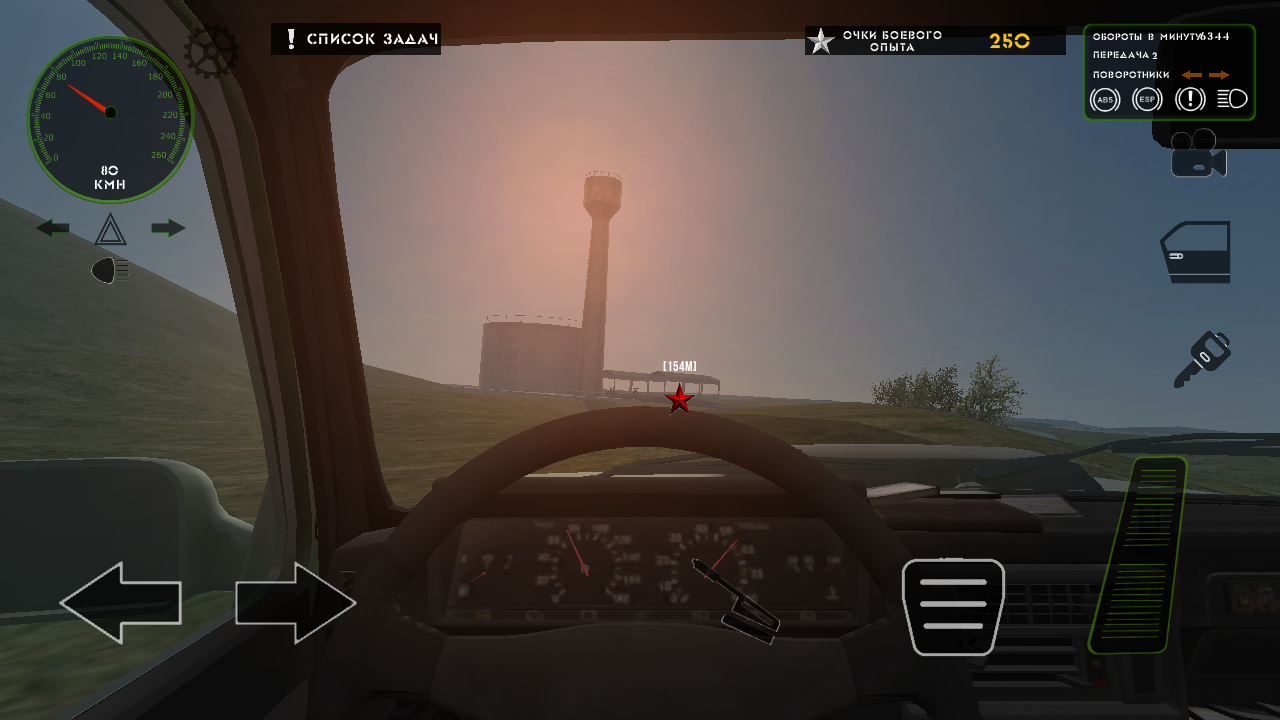Click the exclamation warning indicator in the info panel
This screenshot has height=720, width=1280.
pos(1190,99)
